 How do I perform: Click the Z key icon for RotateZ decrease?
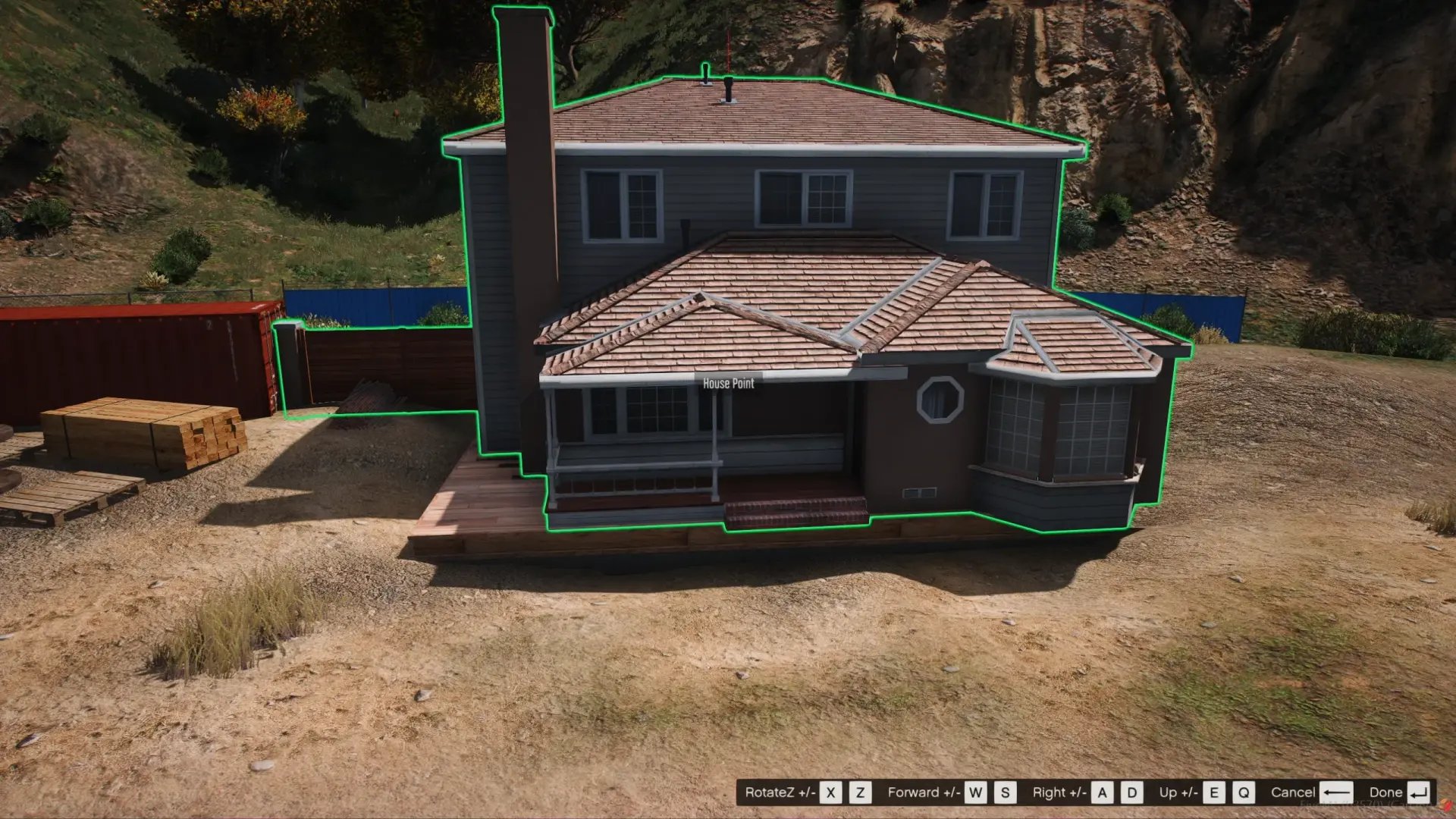[860, 792]
